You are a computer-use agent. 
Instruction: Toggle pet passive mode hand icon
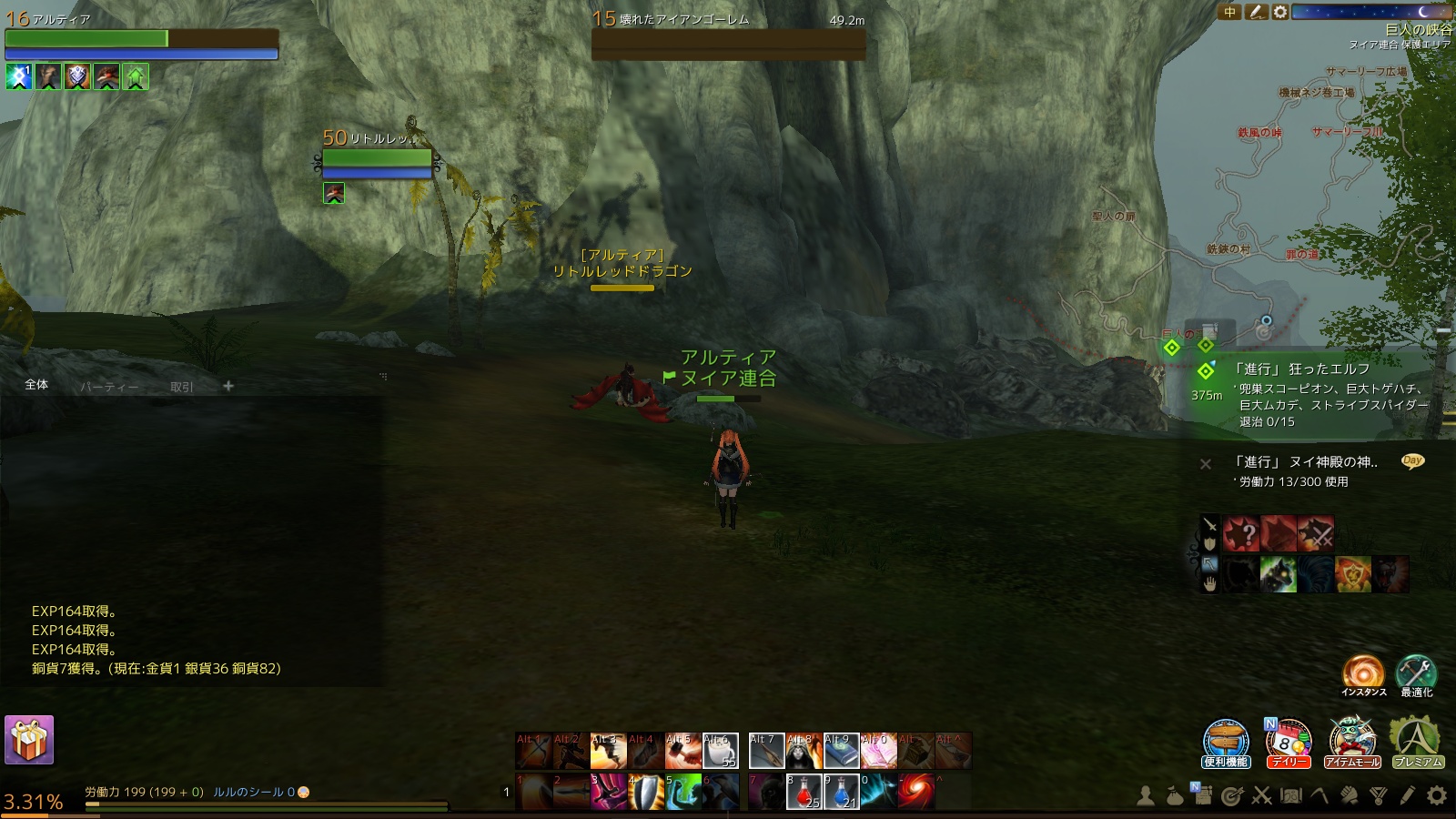click(x=1211, y=583)
